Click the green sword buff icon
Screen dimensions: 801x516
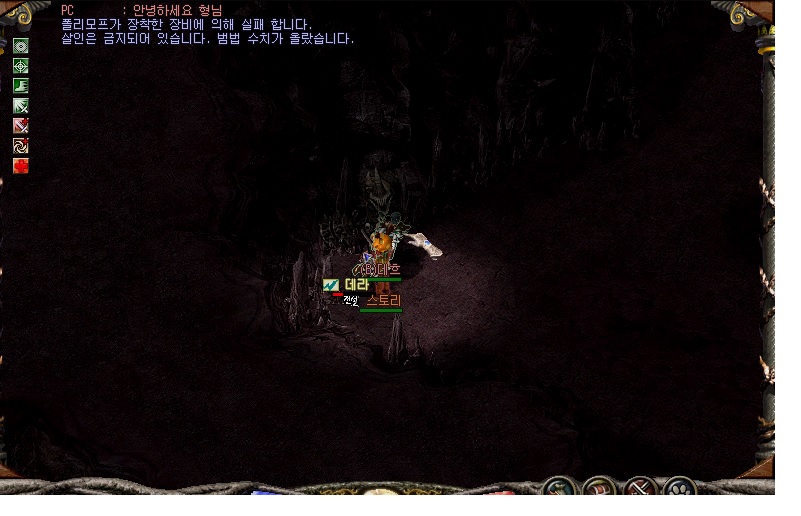pyautogui.click(x=20, y=105)
